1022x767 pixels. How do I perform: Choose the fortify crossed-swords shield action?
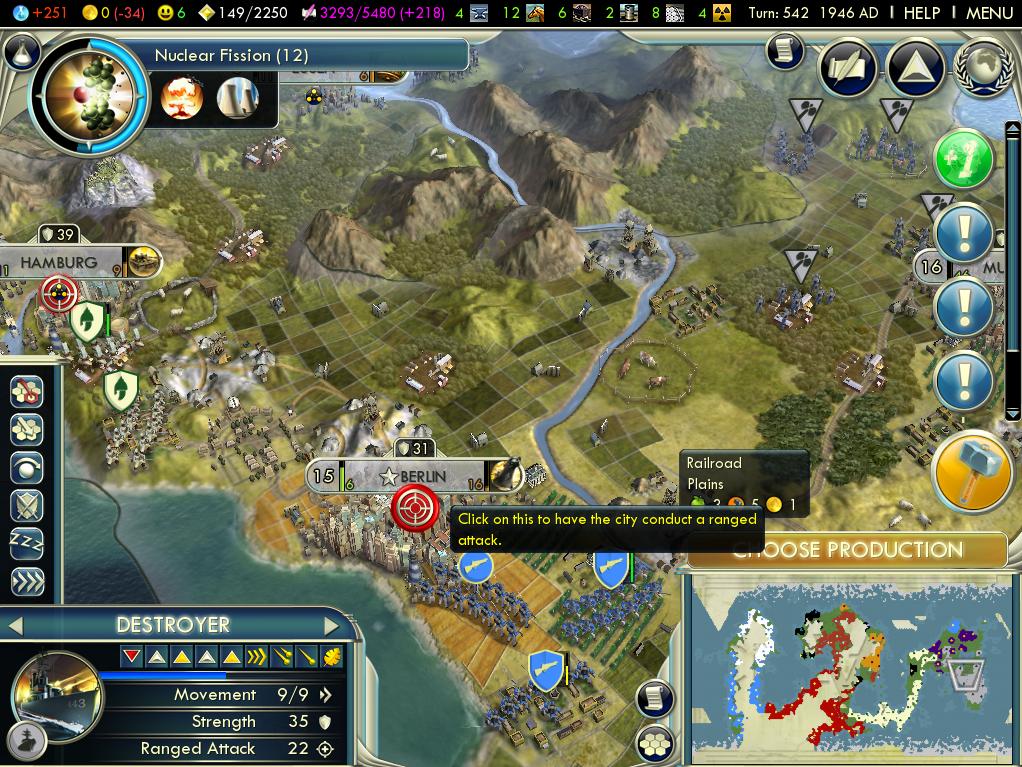tap(27, 506)
